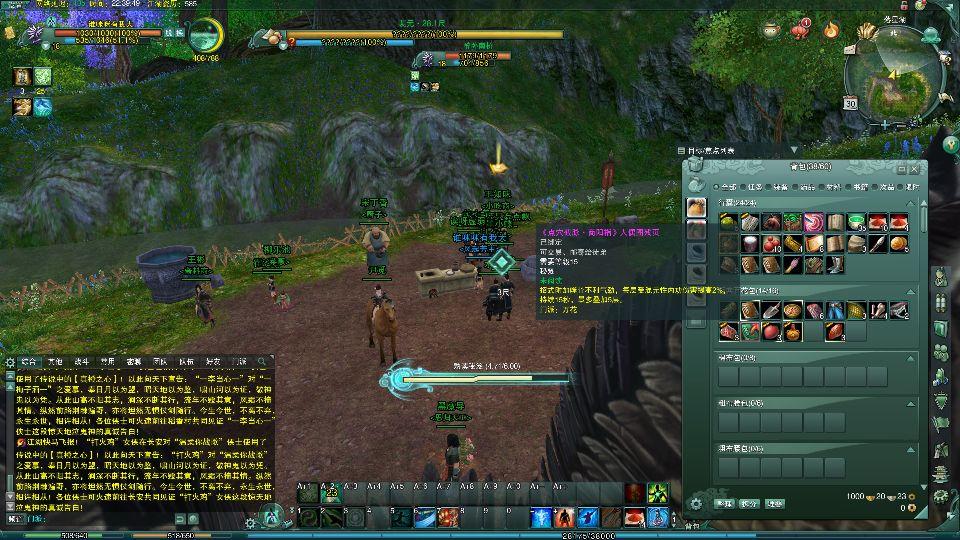This screenshot has width=960, height=540.
Task: Close the backpack inventory window
Action: 916,170
